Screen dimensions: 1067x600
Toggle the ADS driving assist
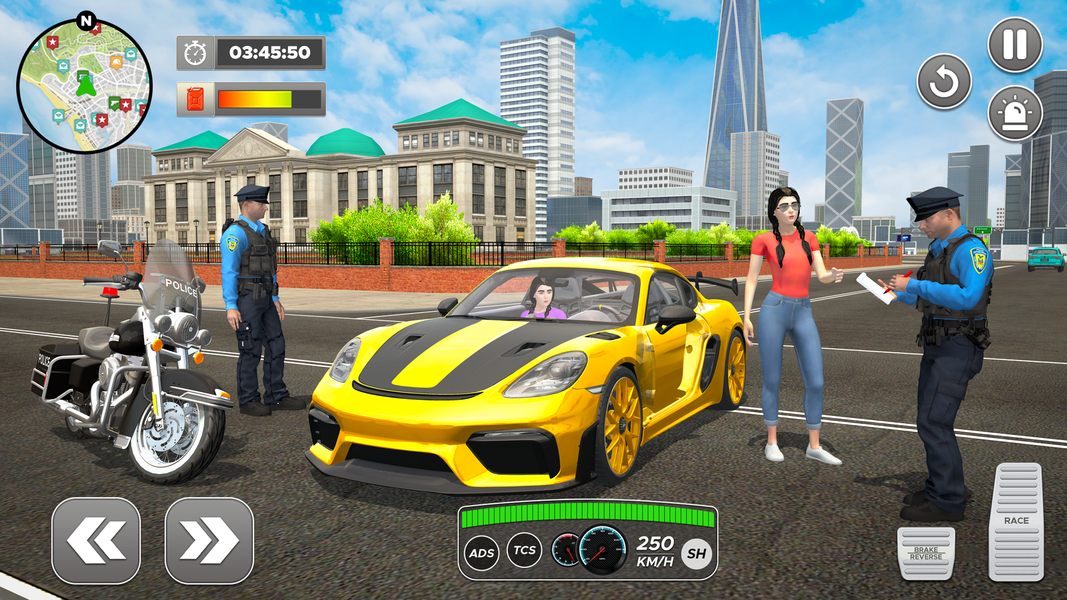pos(481,551)
